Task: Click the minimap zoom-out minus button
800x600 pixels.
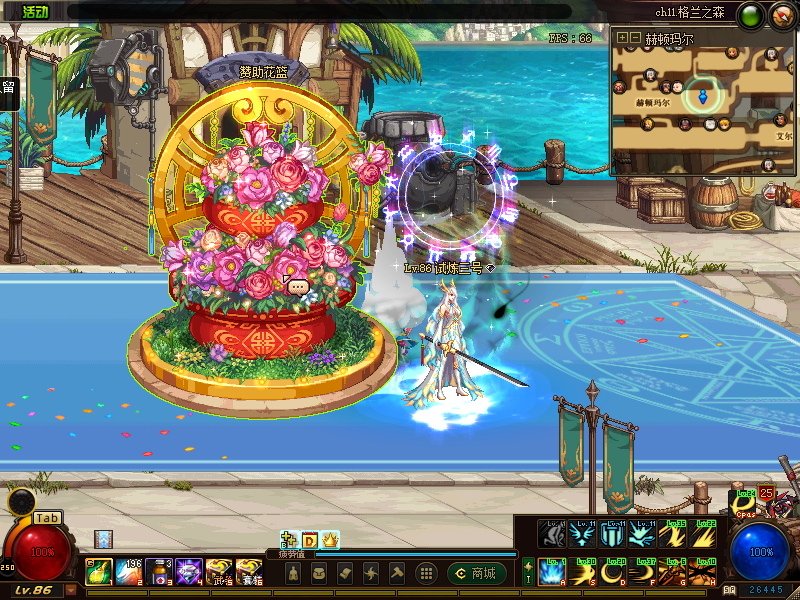Action: click(x=634, y=38)
